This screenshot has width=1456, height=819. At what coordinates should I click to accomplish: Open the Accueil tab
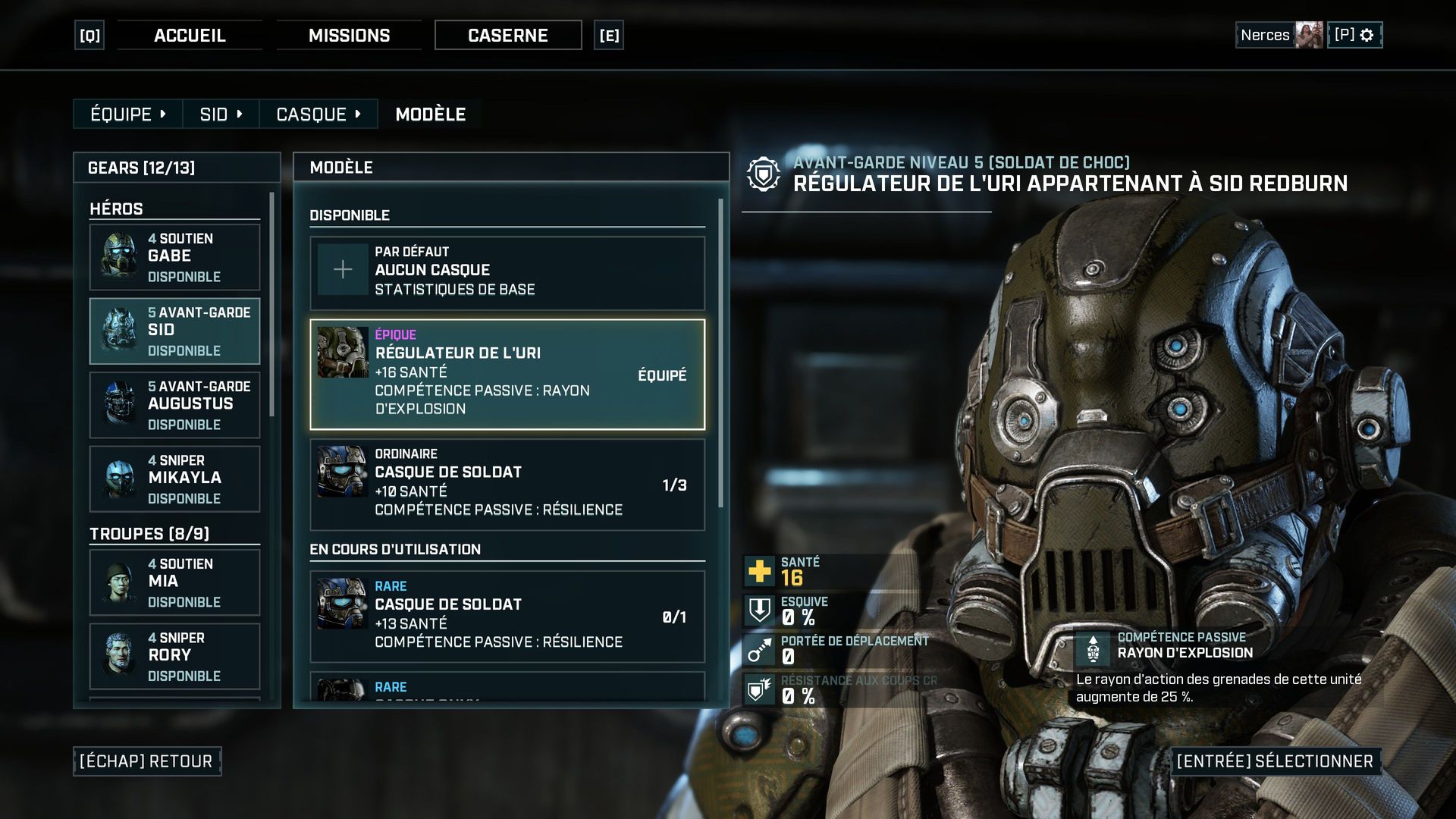[190, 36]
